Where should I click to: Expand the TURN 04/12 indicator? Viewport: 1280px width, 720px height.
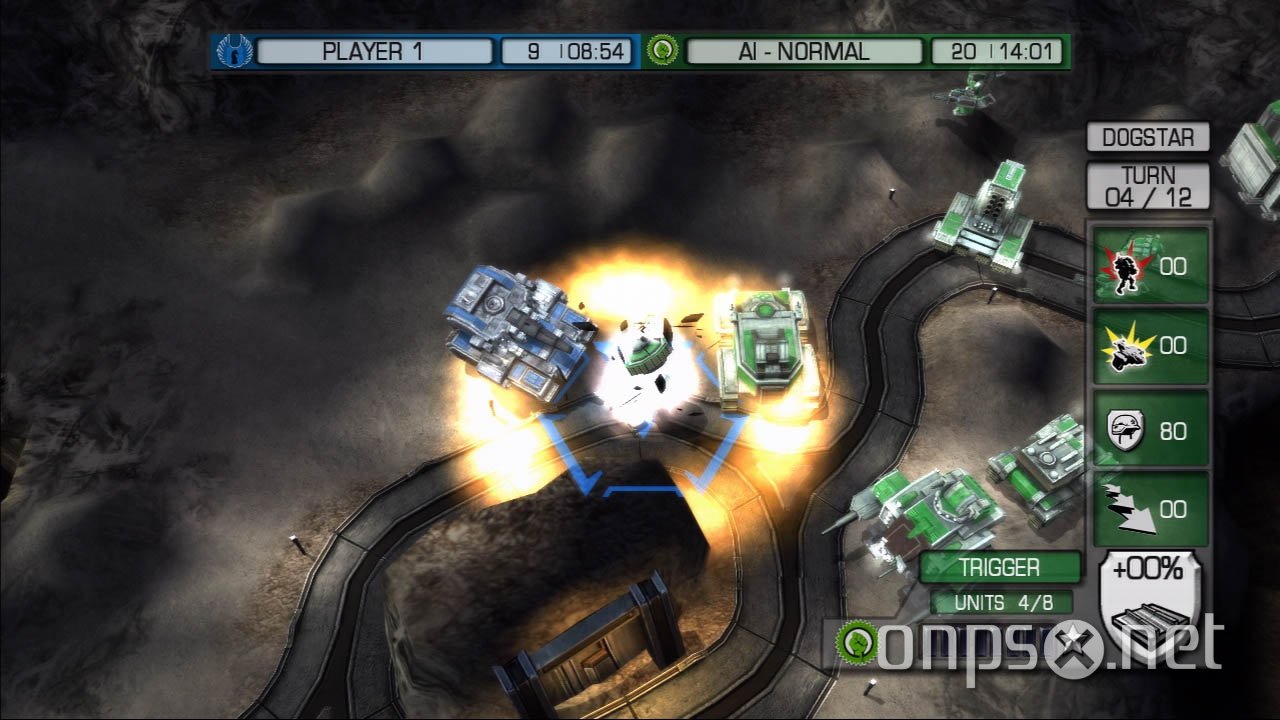coord(1148,184)
